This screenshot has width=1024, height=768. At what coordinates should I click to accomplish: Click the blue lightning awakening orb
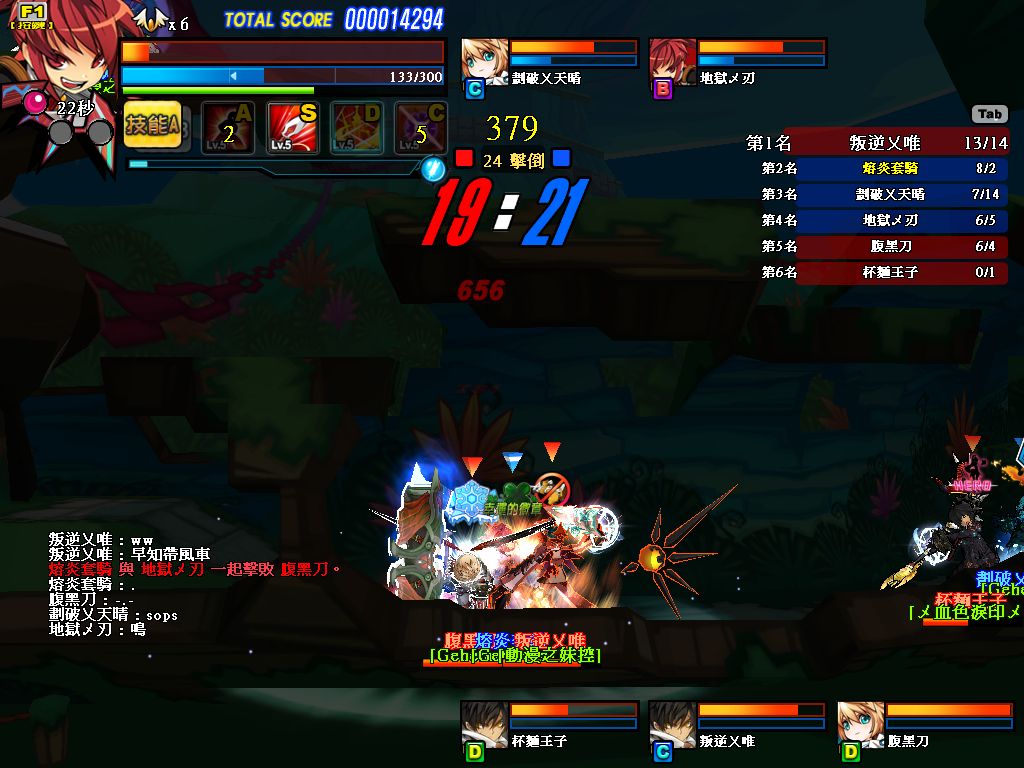[432, 168]
